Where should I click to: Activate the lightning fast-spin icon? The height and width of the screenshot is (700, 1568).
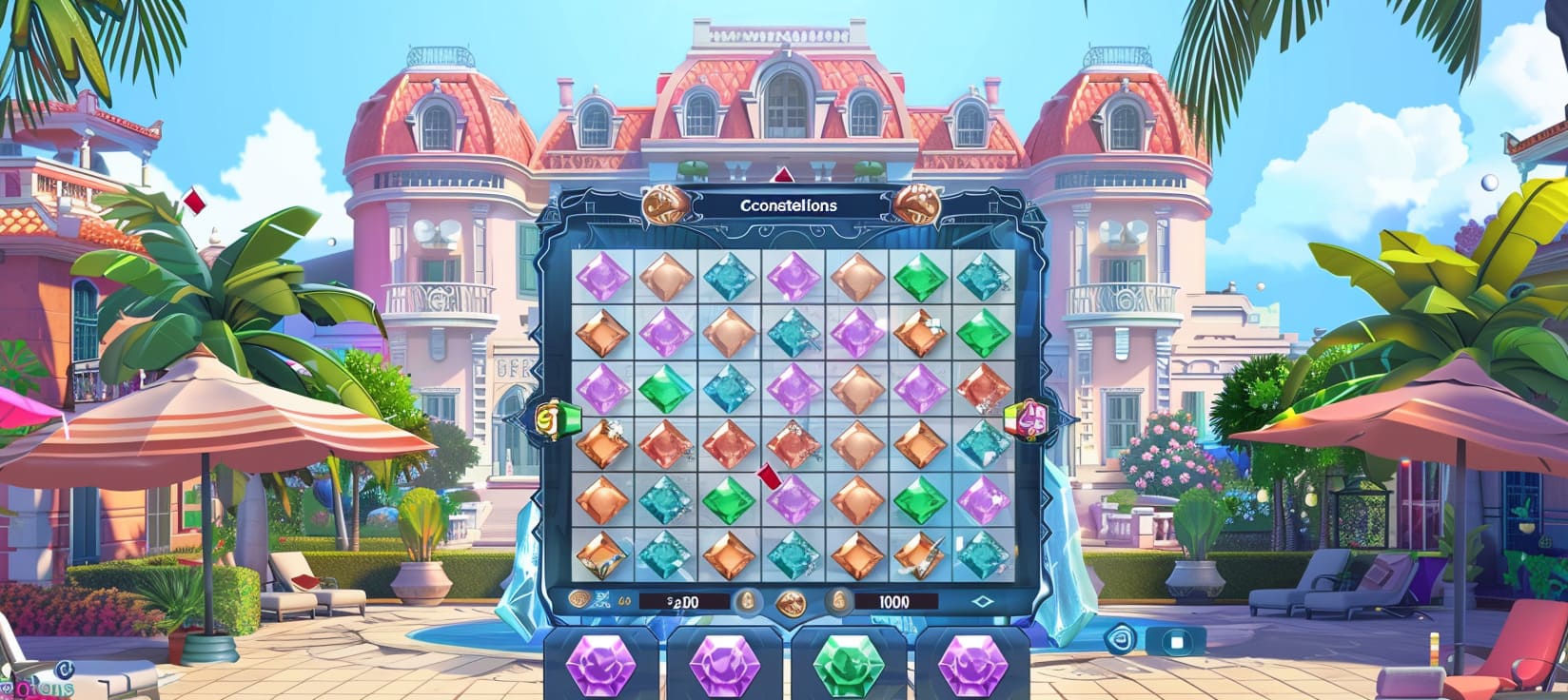coord(599,600)
